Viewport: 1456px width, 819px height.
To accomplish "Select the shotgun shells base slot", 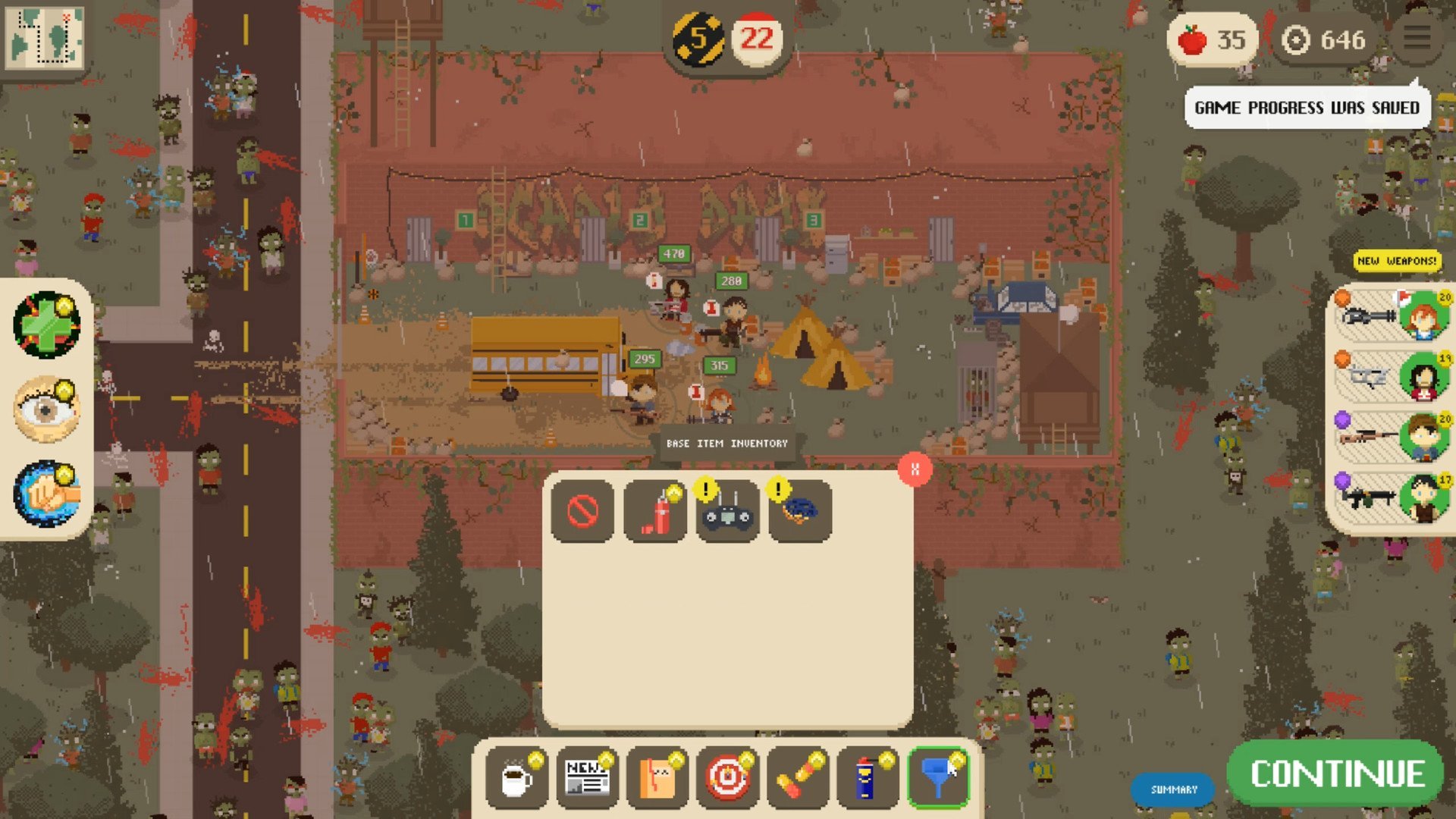I will click(x=797, y=777).
